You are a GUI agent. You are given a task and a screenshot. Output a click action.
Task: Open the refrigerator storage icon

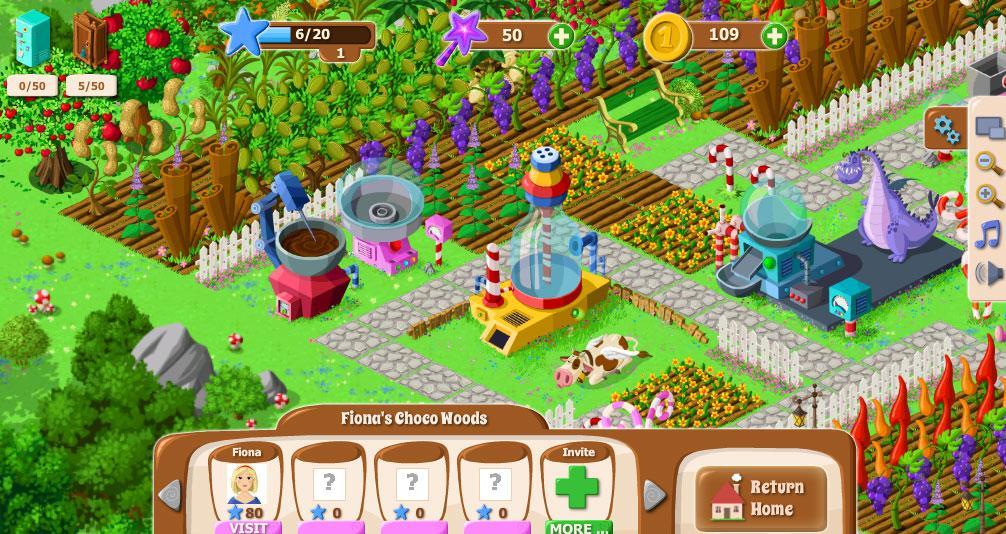click(32, 40)
